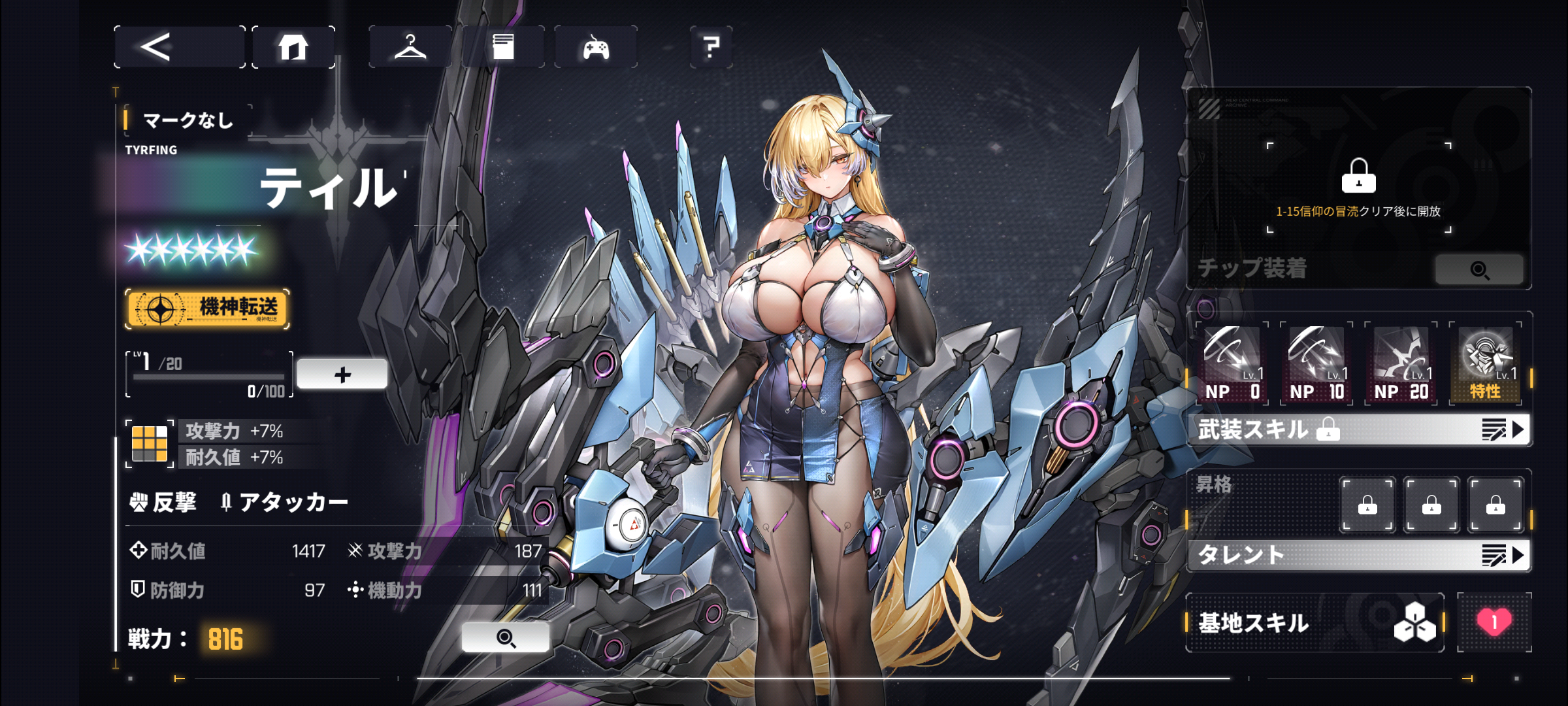Screen dimensions: 1568x706
Task: Expand the タレント details
Action: tap(1359, 555)
